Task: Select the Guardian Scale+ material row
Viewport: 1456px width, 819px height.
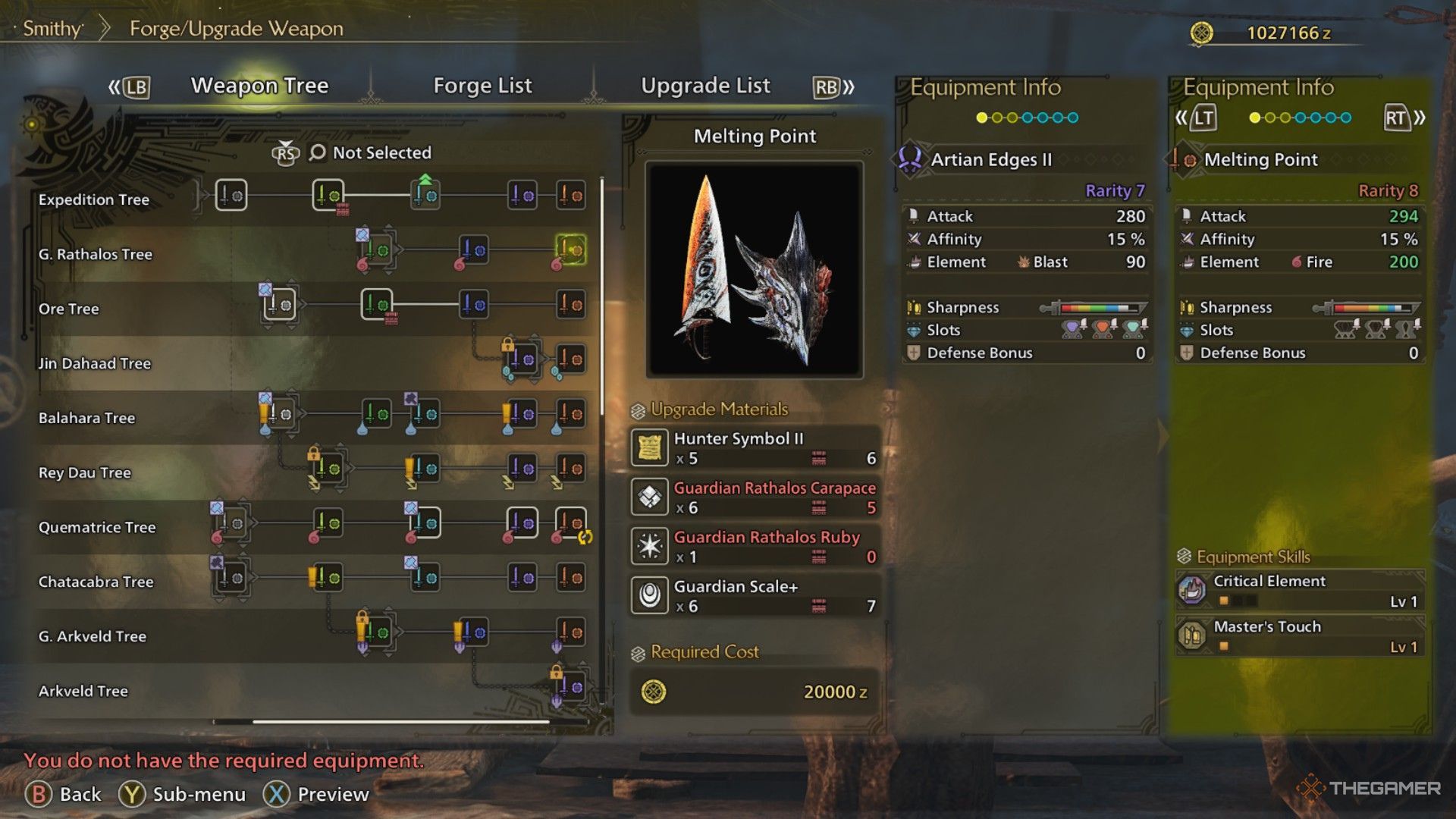Action: (x=755, y=595)
